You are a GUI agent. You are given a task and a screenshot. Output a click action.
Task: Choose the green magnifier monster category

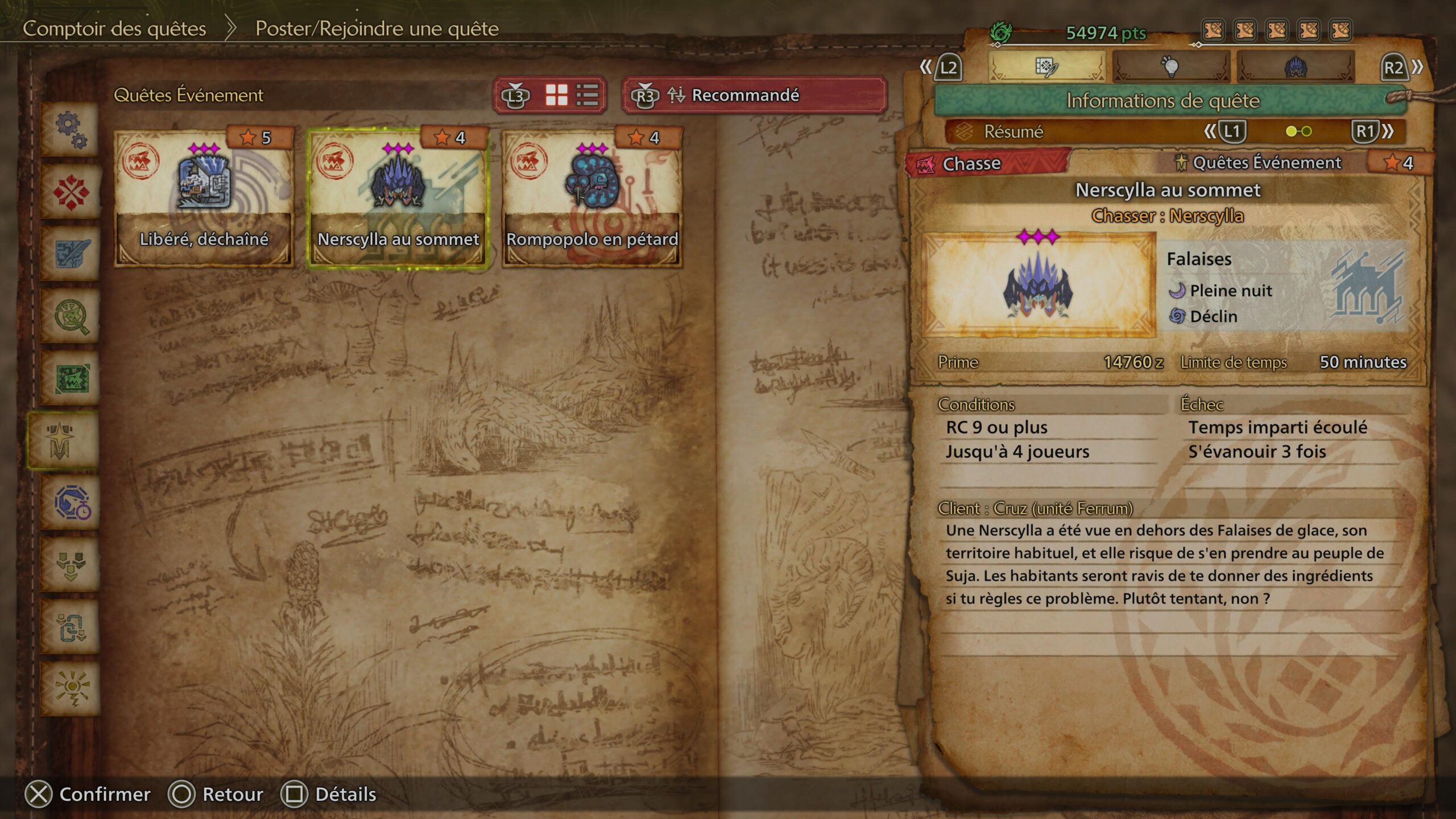[71, 316]
